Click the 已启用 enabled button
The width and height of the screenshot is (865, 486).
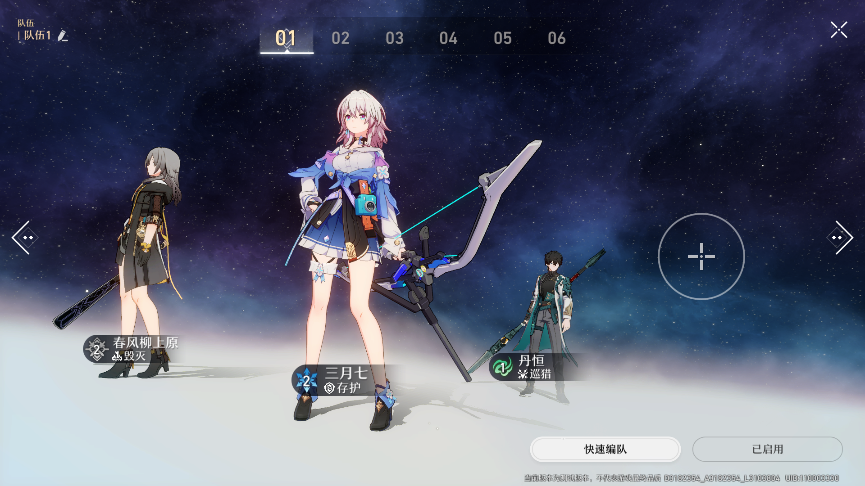tap(767, 449)
